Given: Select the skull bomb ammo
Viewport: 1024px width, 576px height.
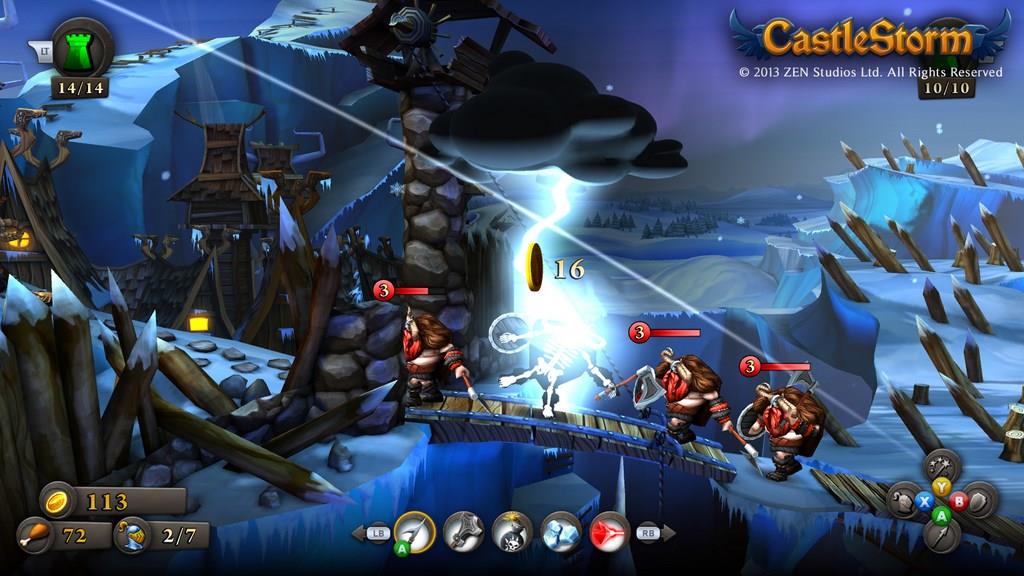Looking at the screenshot, I should point(512,531).
